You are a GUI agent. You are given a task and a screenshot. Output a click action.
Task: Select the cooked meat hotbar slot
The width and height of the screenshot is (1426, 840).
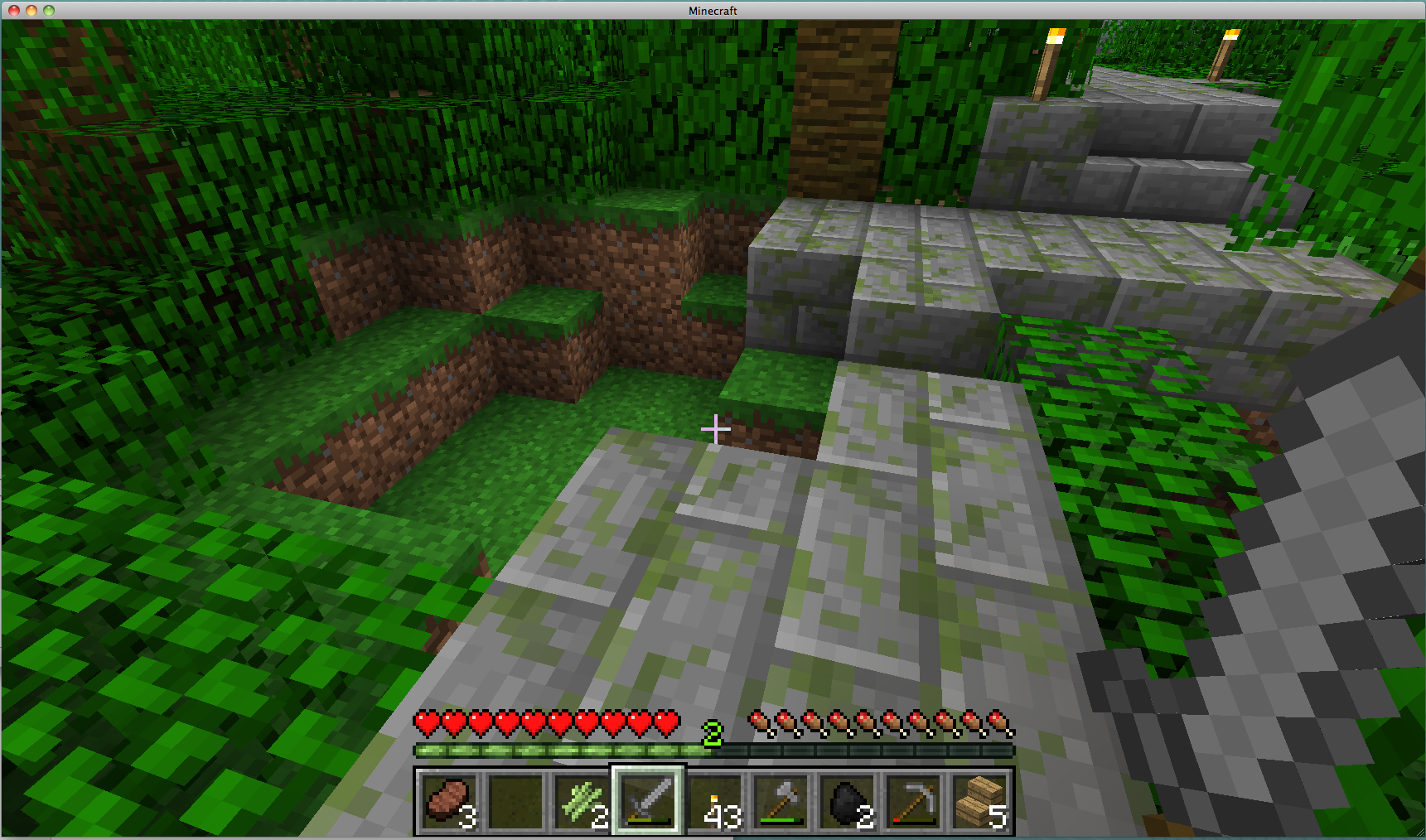(x=449, y=800)
